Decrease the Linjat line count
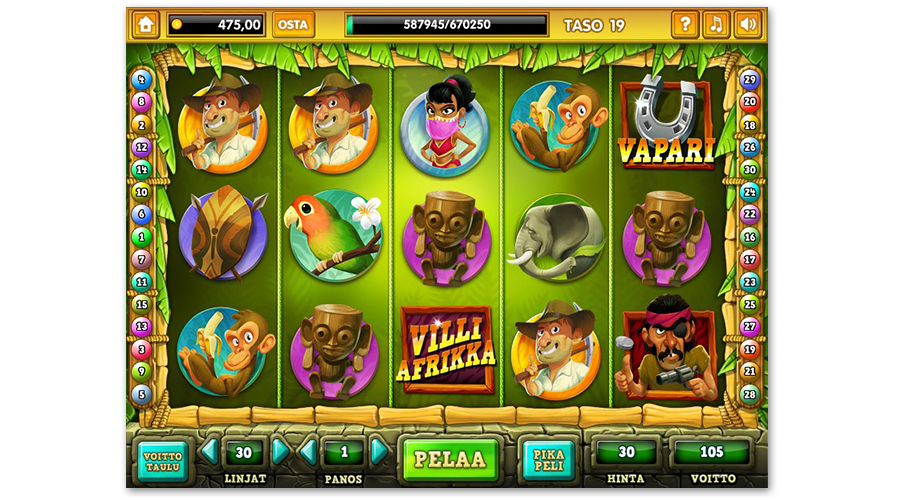The width and height of the screenshot is (900, 500). 208,451
